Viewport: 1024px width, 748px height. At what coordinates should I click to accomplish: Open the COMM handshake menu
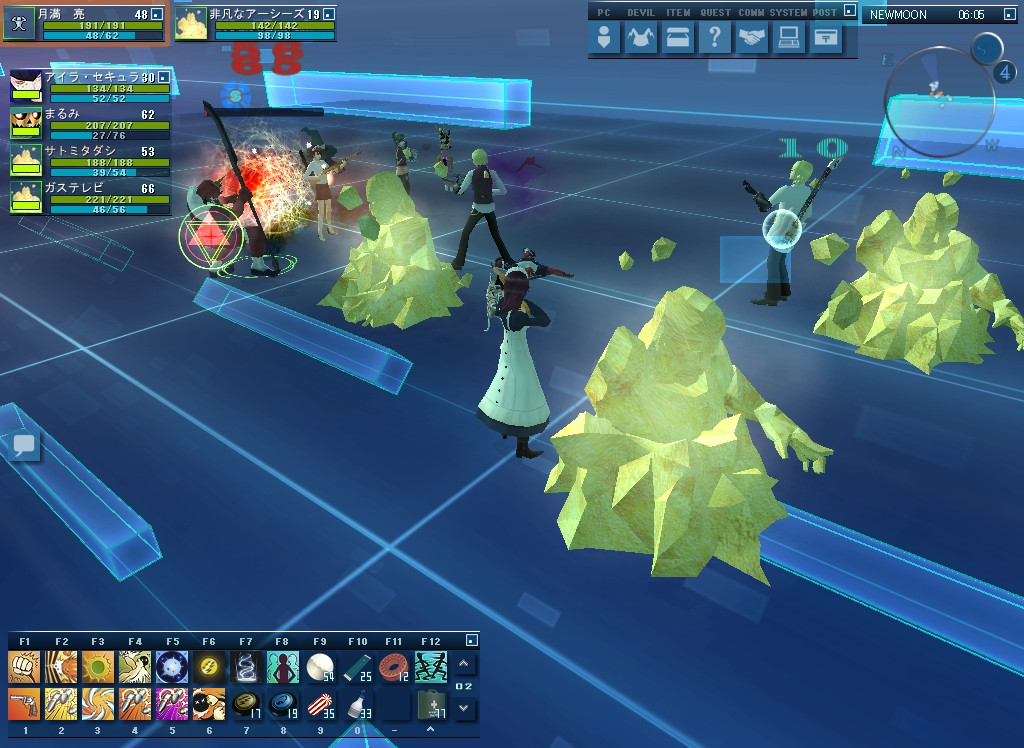[752, 38]
